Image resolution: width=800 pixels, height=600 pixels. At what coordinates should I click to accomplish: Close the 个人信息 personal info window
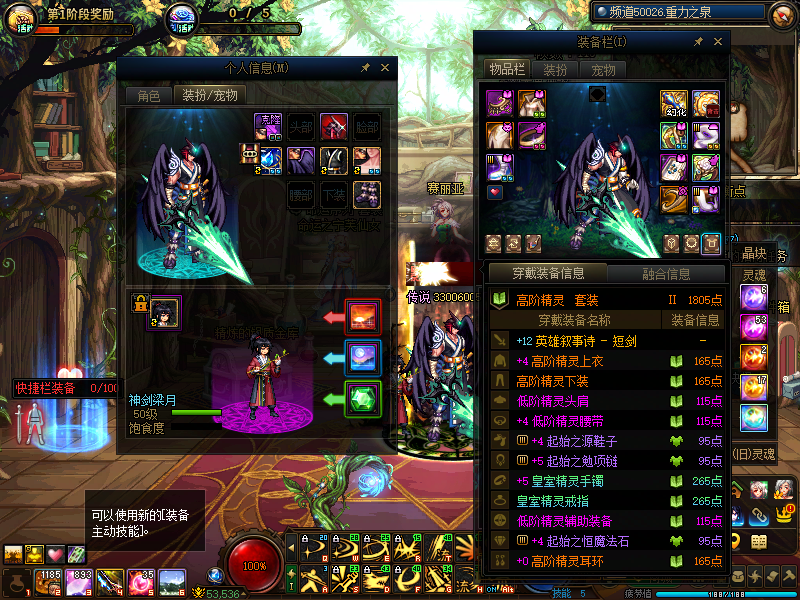[x=385, y=67]
